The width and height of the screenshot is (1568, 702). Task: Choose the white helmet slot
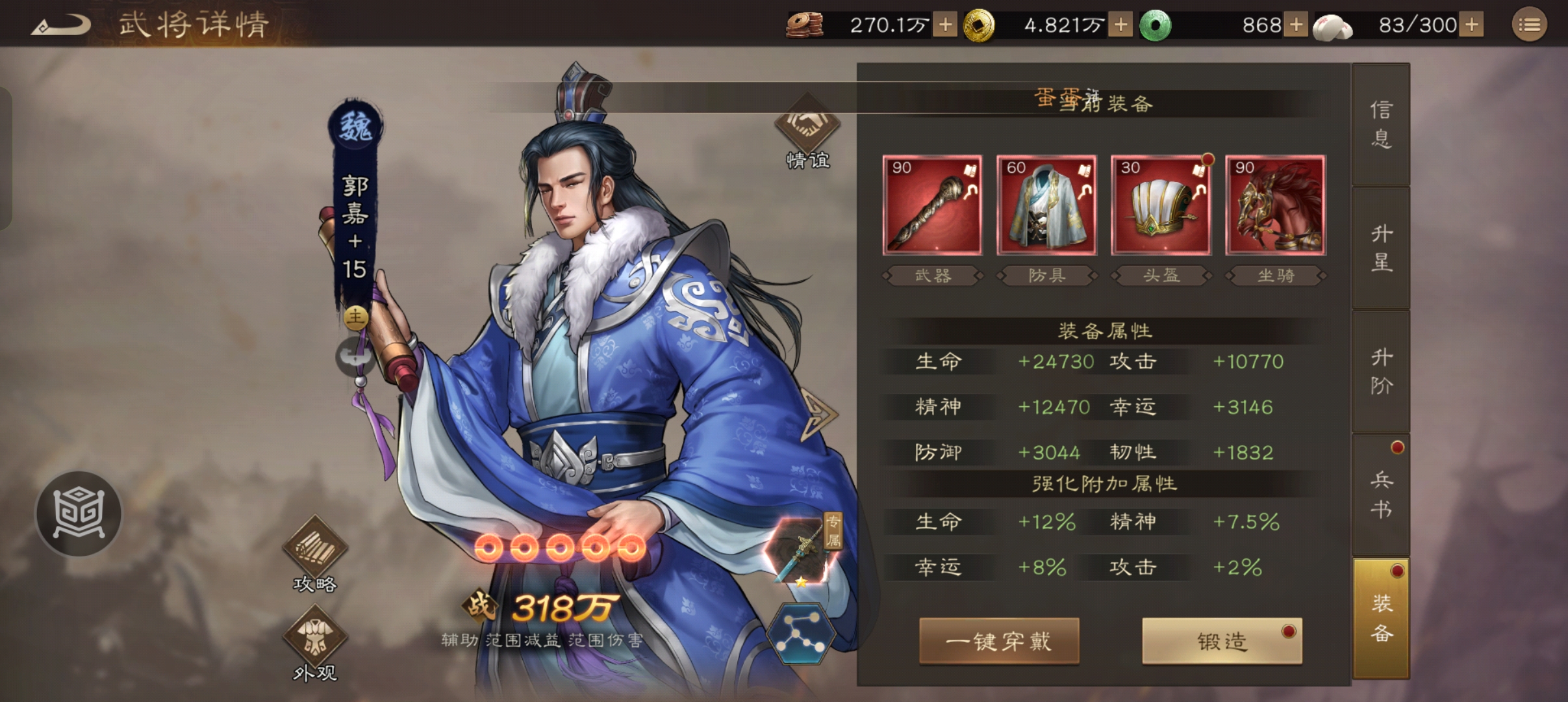(x=1161, y=205)
